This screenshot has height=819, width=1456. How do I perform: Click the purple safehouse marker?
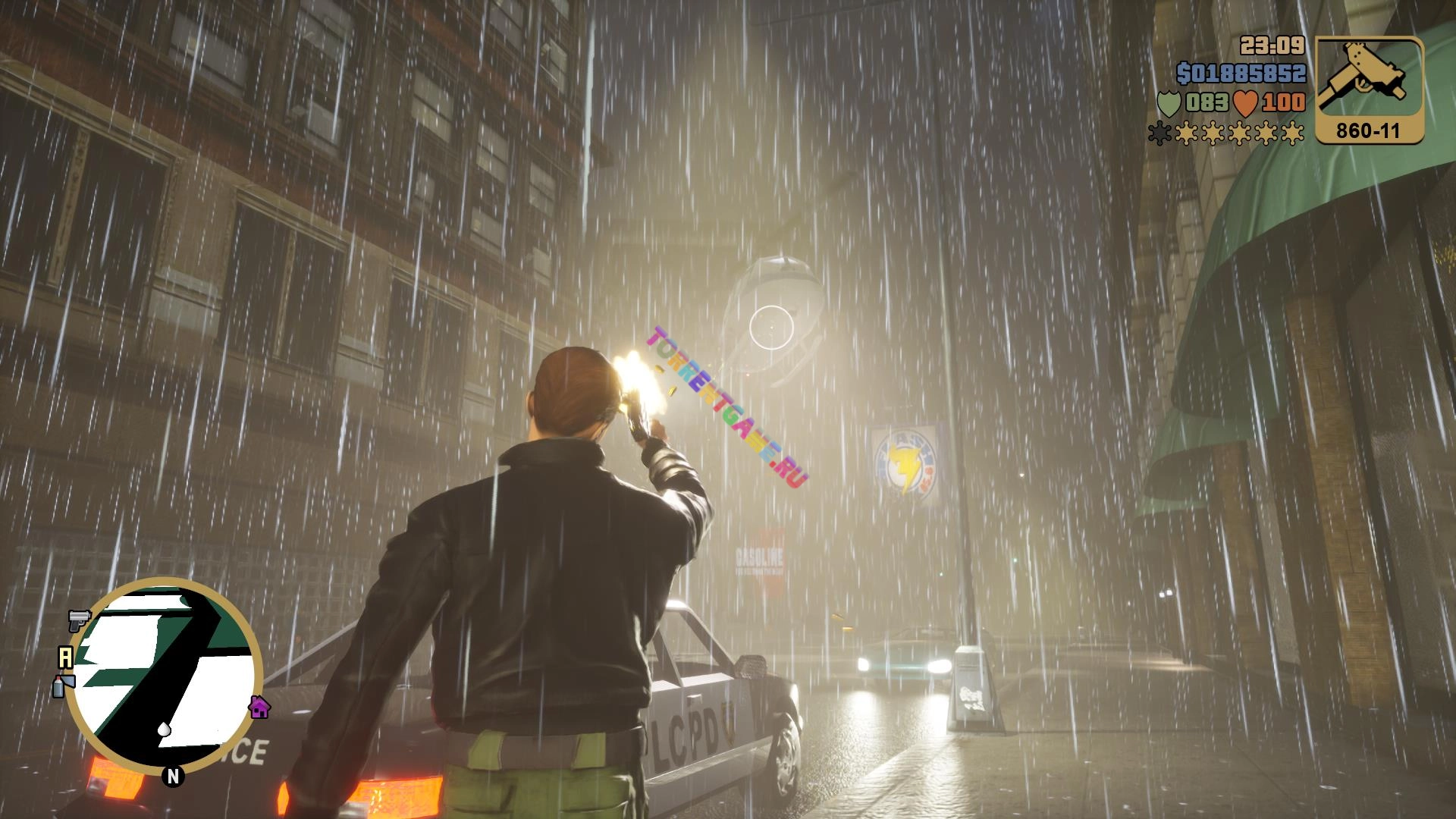click(x=259, y=707)
